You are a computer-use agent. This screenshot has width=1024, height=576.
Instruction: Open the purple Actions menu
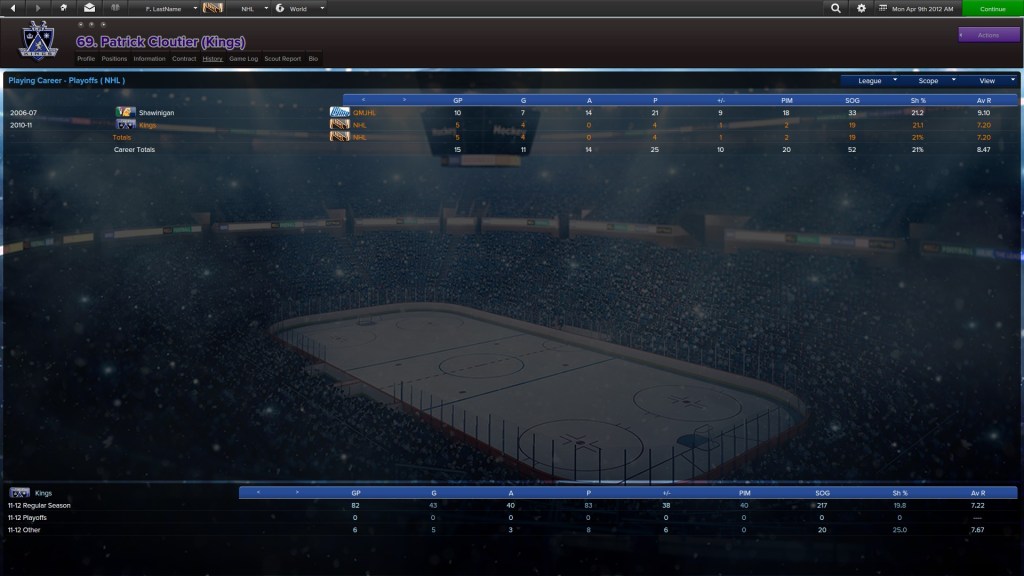(988, 35)
